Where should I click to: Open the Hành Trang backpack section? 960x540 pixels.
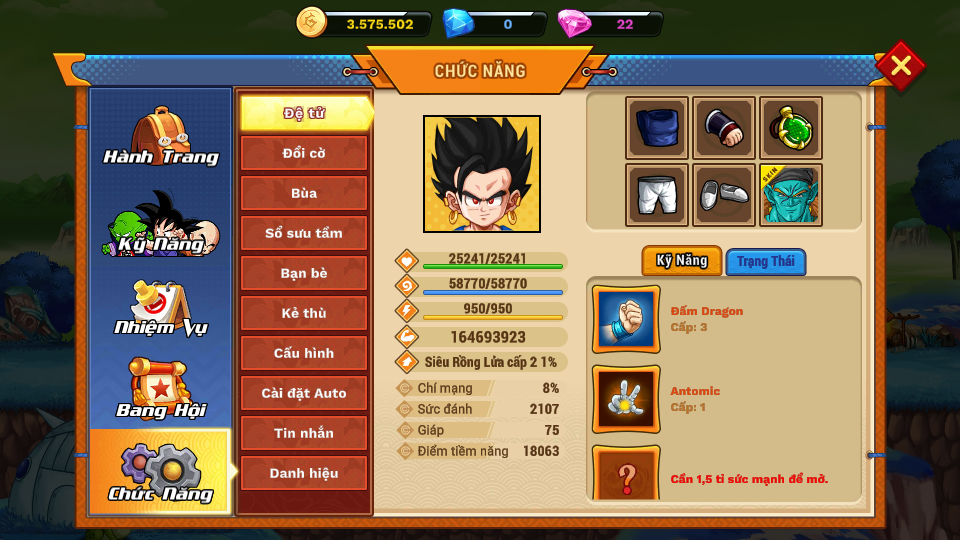(160, 137)
